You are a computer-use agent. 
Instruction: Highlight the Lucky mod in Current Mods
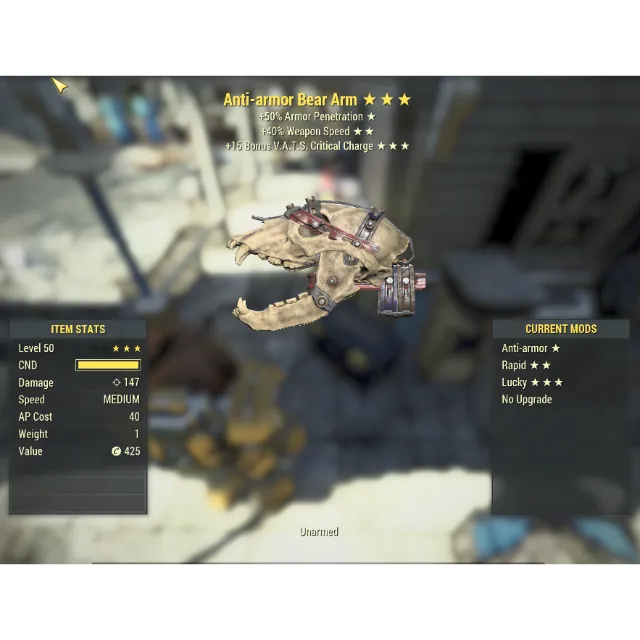click(x=531, y=382)
